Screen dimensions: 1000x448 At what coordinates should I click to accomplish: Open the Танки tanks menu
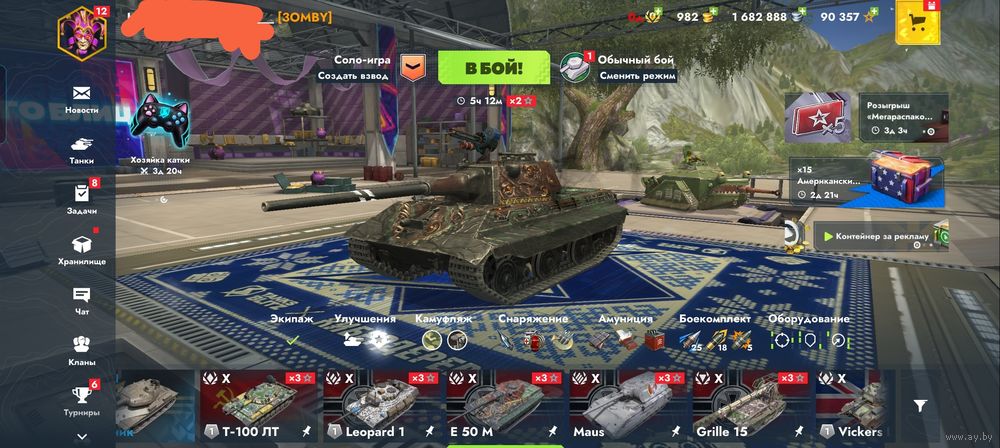pos(81,149)
